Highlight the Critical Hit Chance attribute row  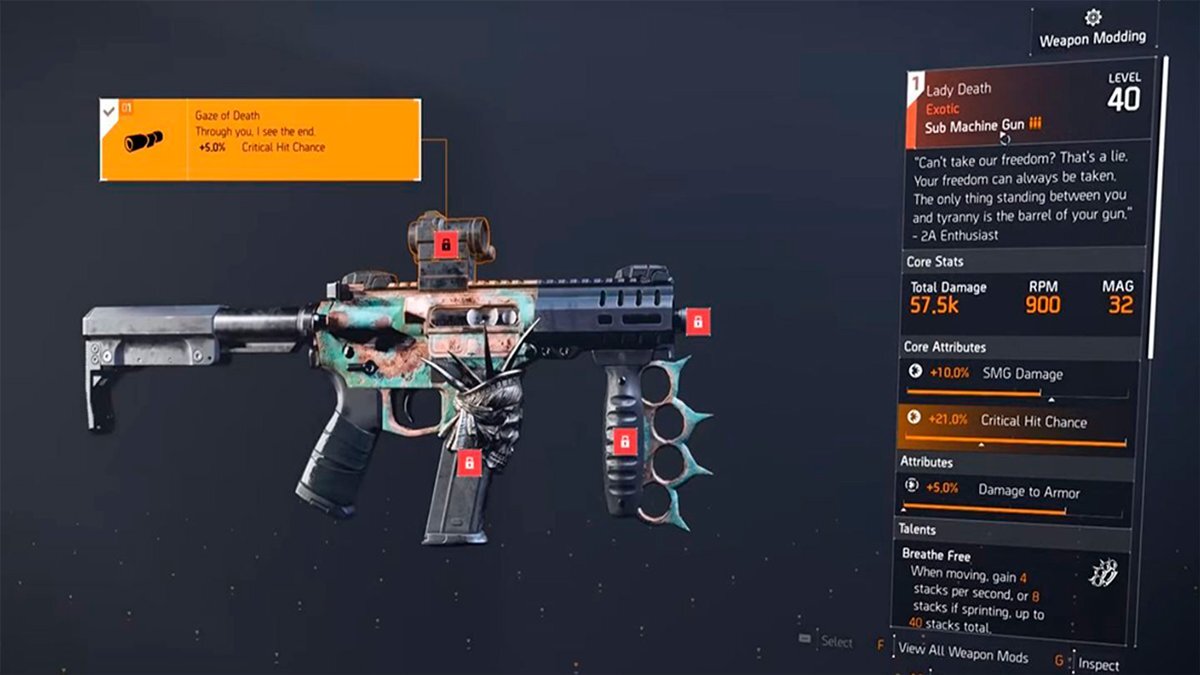pos(1020,427)
